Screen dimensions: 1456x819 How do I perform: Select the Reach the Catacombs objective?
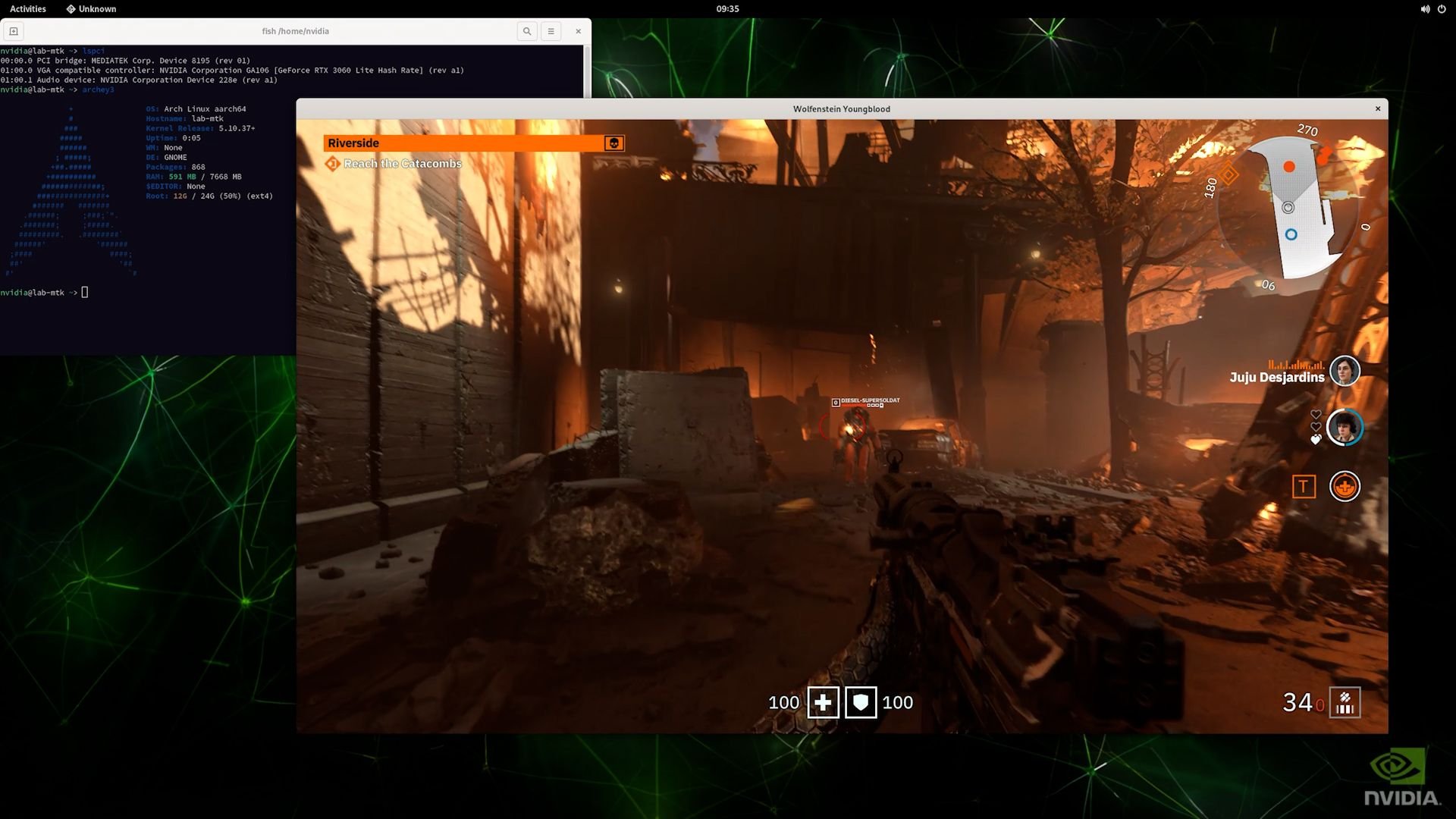click(x=402, y=164)
